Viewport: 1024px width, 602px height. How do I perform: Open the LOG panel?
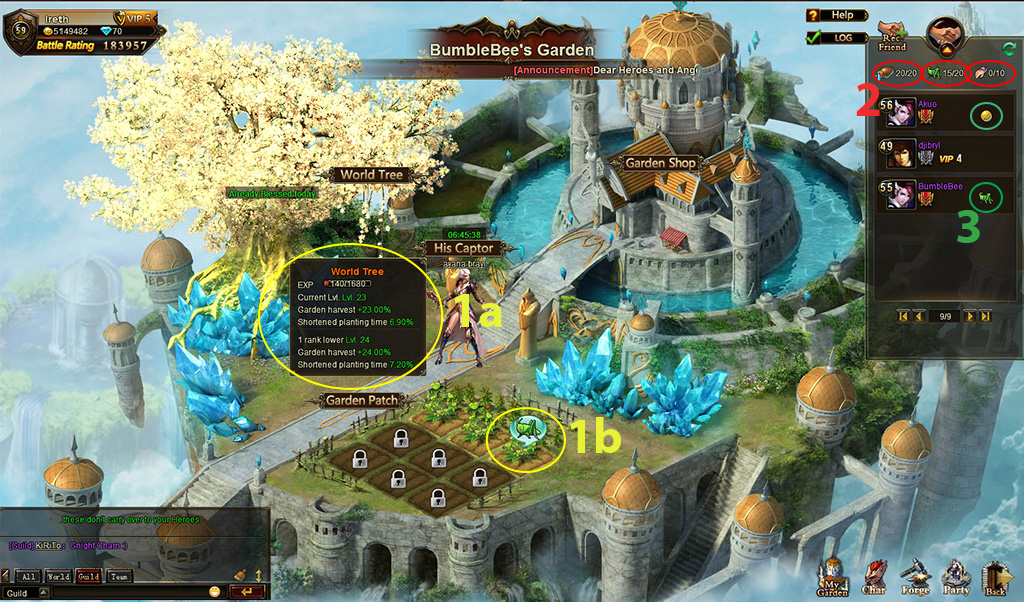(x=832, y=38)
